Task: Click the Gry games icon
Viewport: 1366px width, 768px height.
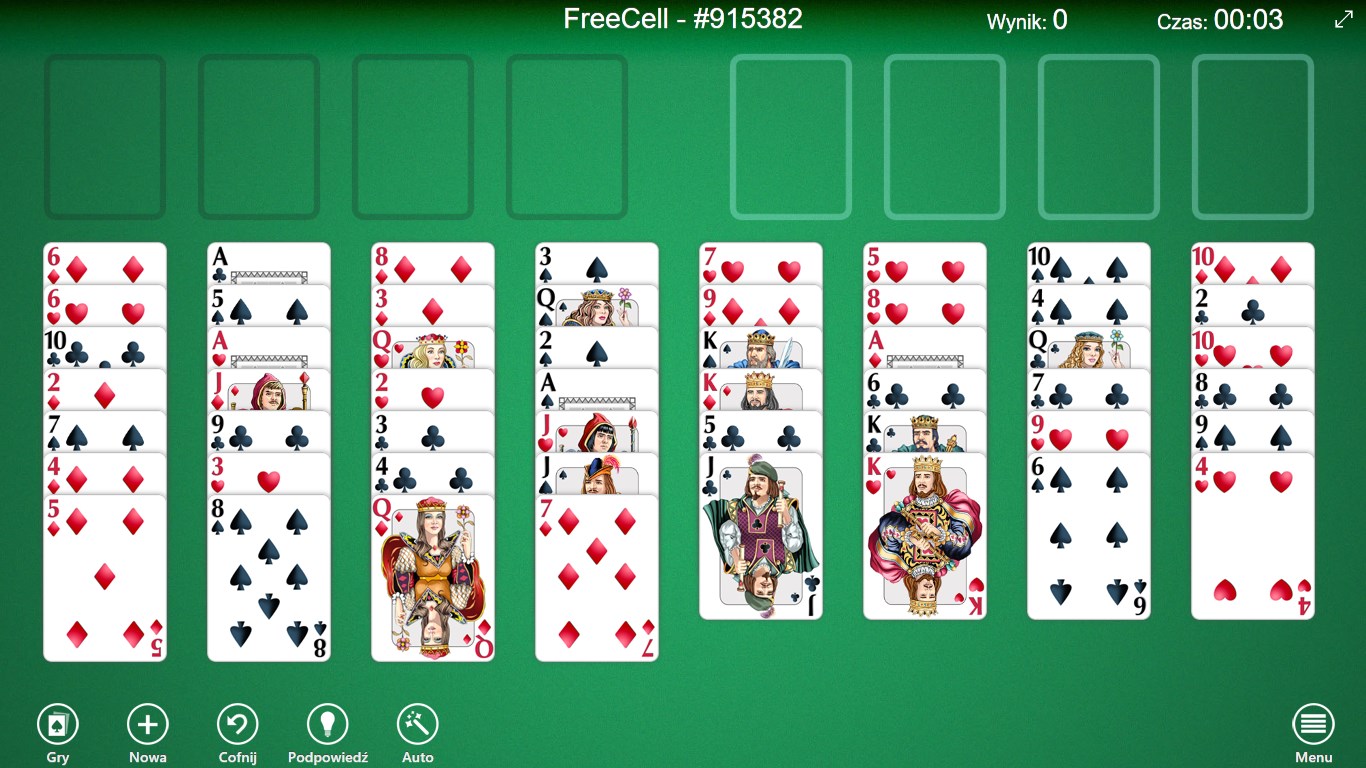Action: tap(57, 722)
